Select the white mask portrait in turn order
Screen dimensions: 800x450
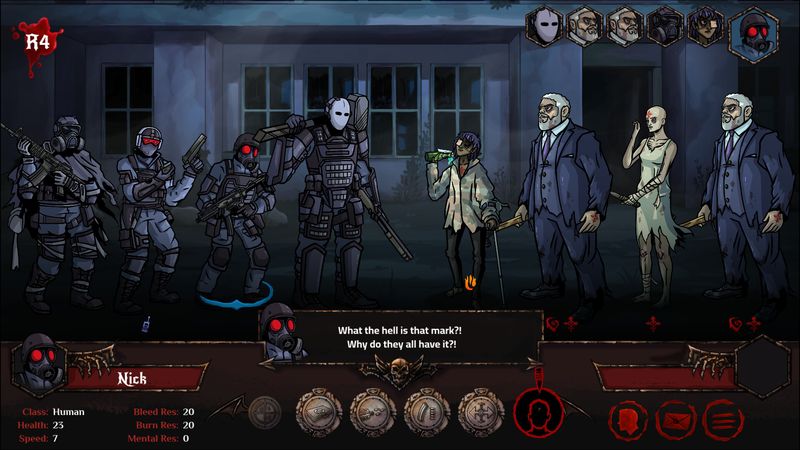[x=545, y=25]
